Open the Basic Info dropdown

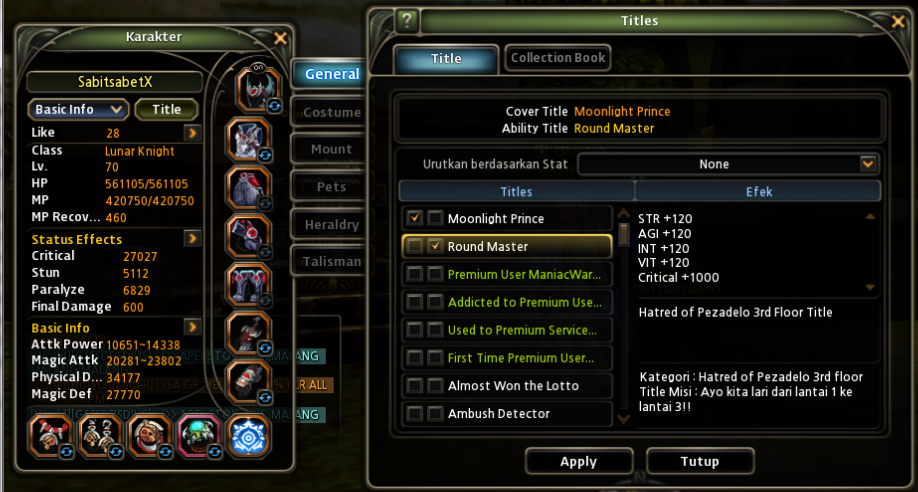pos(78,109)
